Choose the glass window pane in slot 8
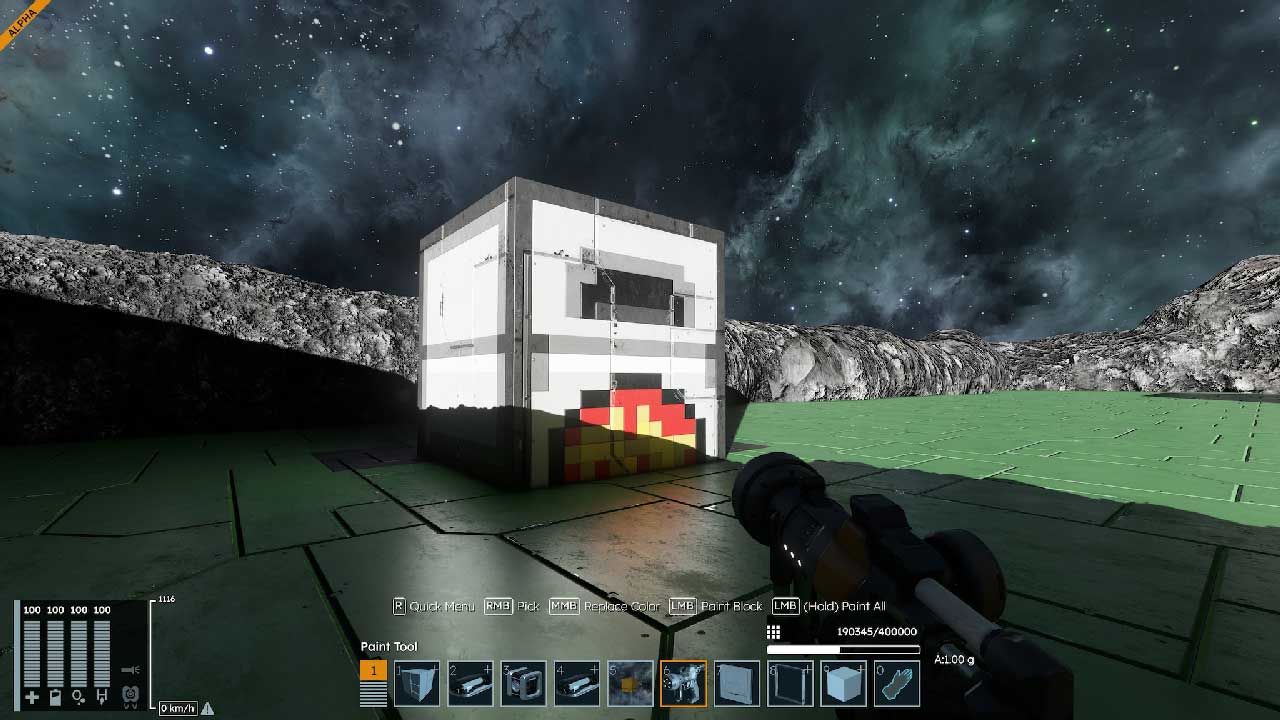The height and width of the screenshot is (720, 1280). pos(790,684)
